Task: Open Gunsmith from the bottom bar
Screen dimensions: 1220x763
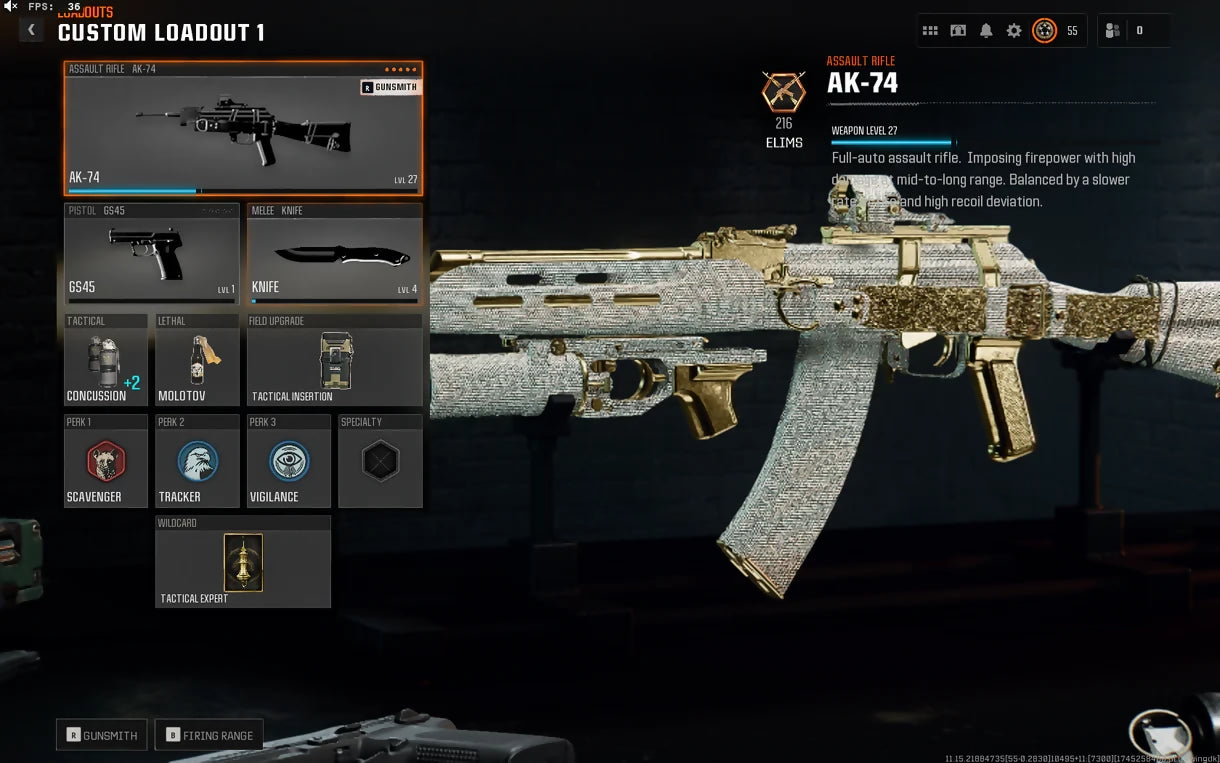Action: (102, 735)
